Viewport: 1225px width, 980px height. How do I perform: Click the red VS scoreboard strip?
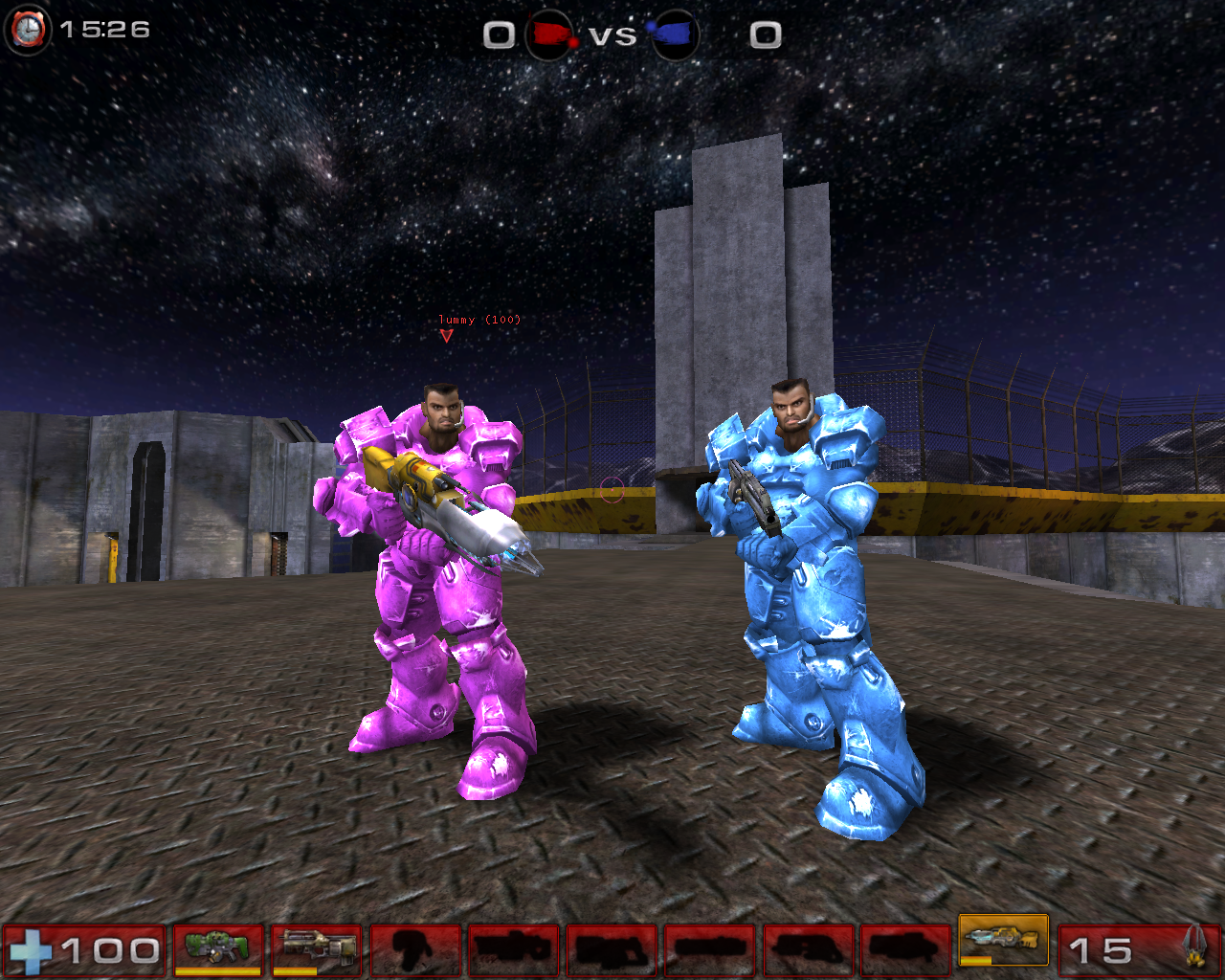tap(613, 34)
